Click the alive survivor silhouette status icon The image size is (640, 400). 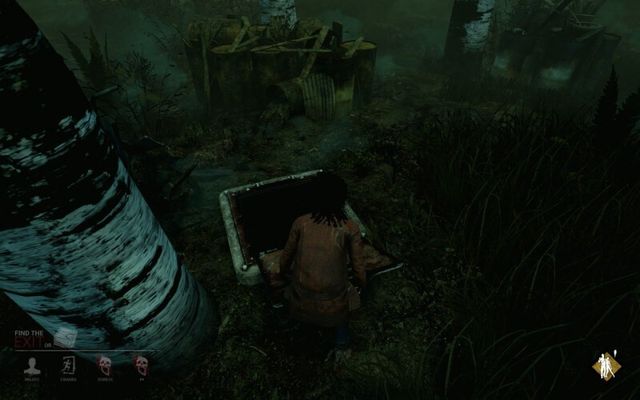33,366
